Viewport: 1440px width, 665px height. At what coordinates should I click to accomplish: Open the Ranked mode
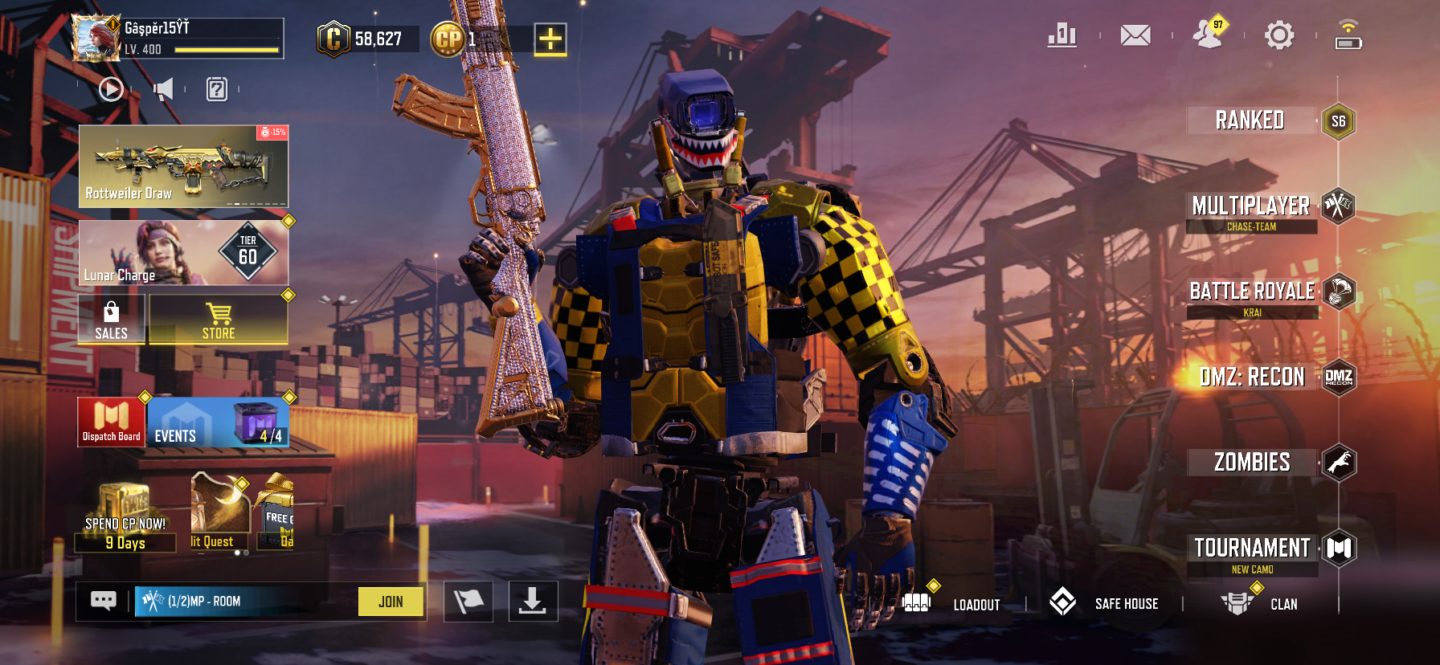click(x=1250, y=121)
